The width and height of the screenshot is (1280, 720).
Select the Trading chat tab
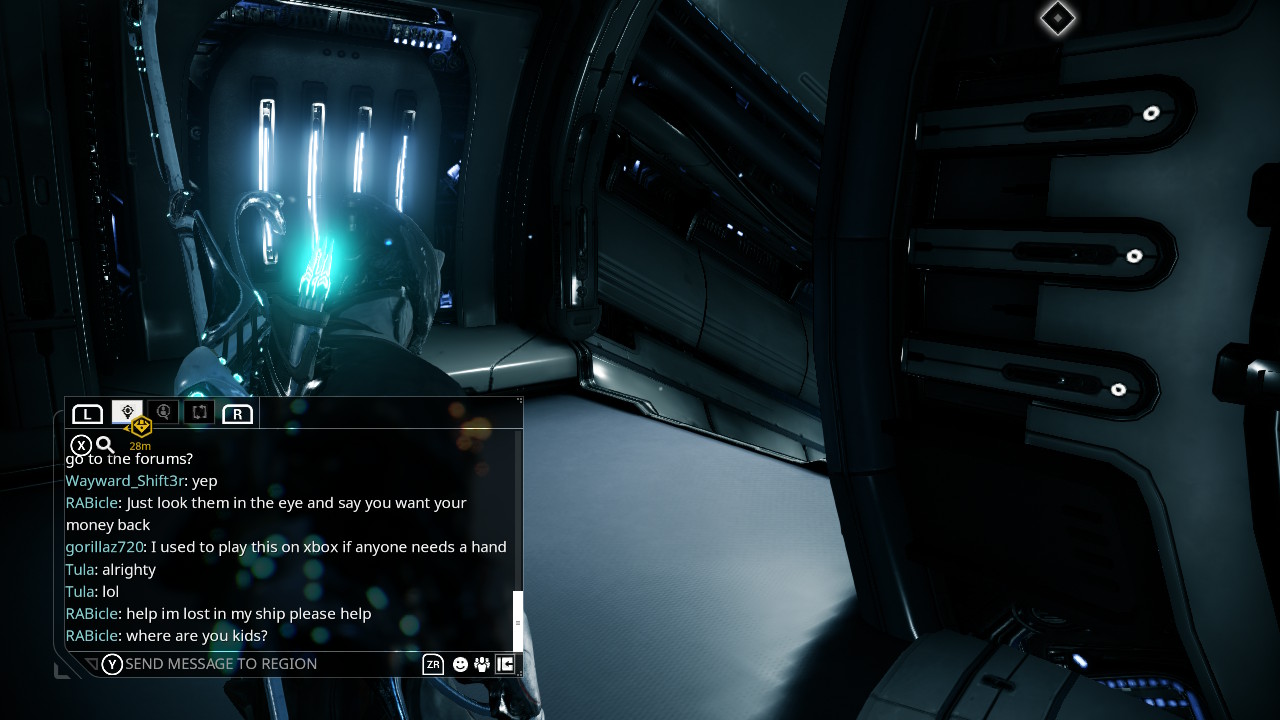click(199, 412)
